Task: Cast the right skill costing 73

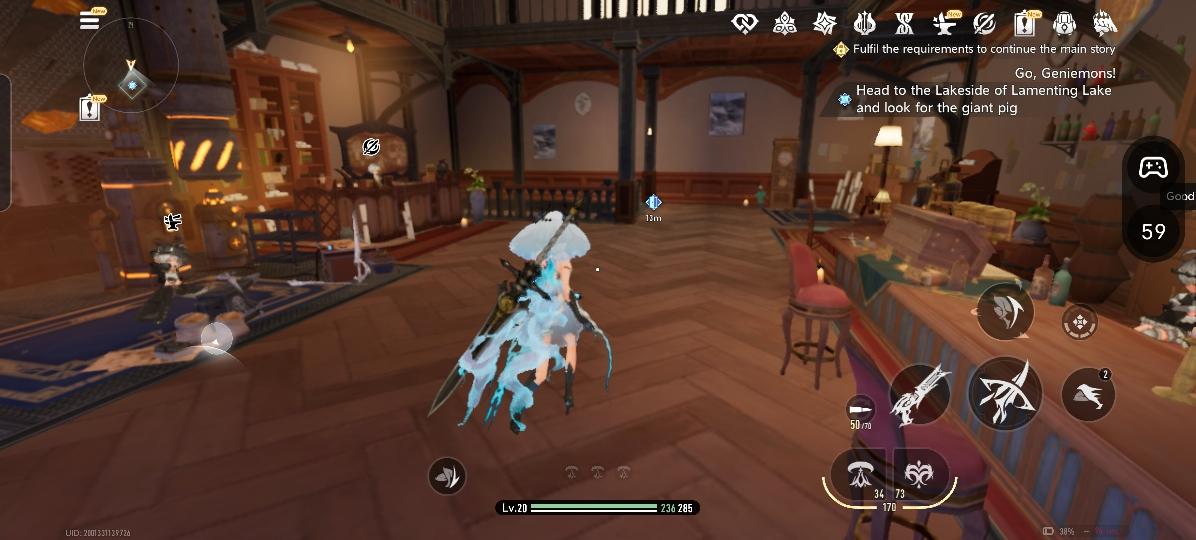Action: 918,476
